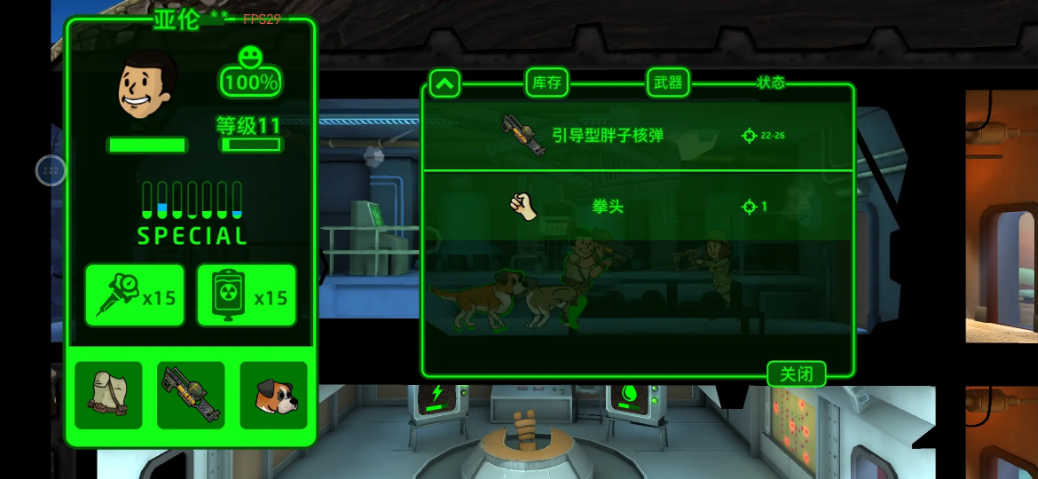Use a Stimpak on the dweller
Screen dimensions: 1038x479
click(135, 296)
